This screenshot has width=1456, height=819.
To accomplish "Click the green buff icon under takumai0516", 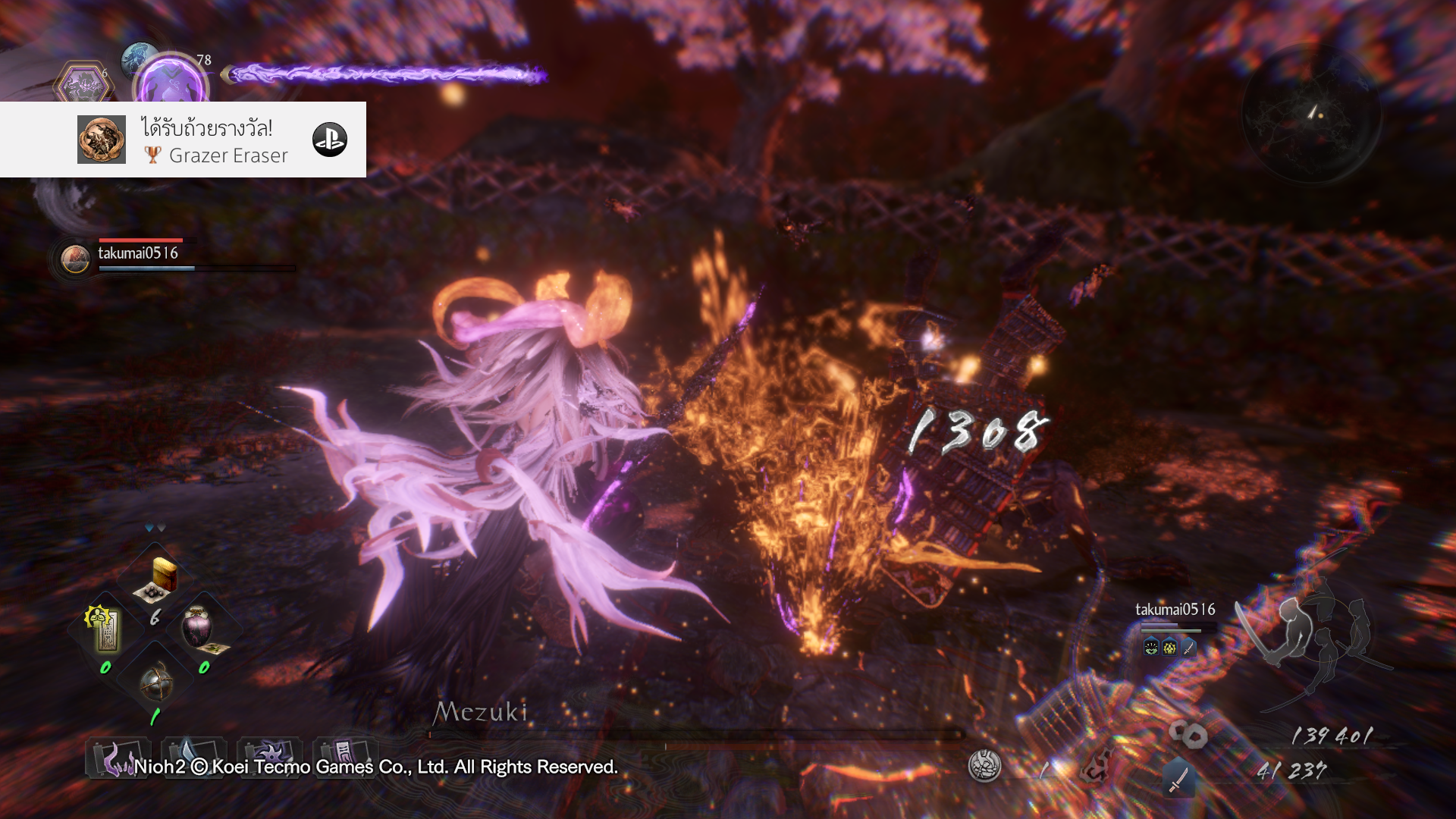I will tap(1151, 648).
